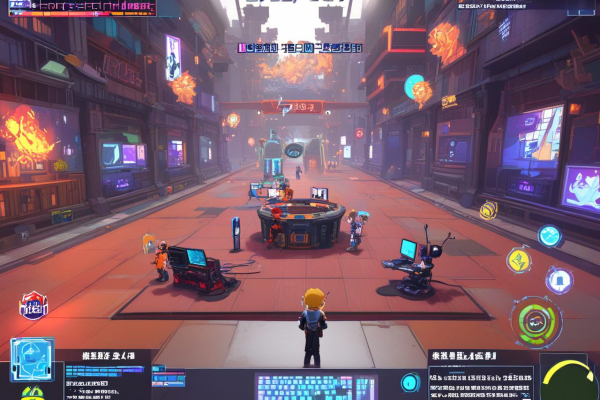Tap the small cyan ring button
The height and width of the screenshot is (400, 600).
pos(409,383)
